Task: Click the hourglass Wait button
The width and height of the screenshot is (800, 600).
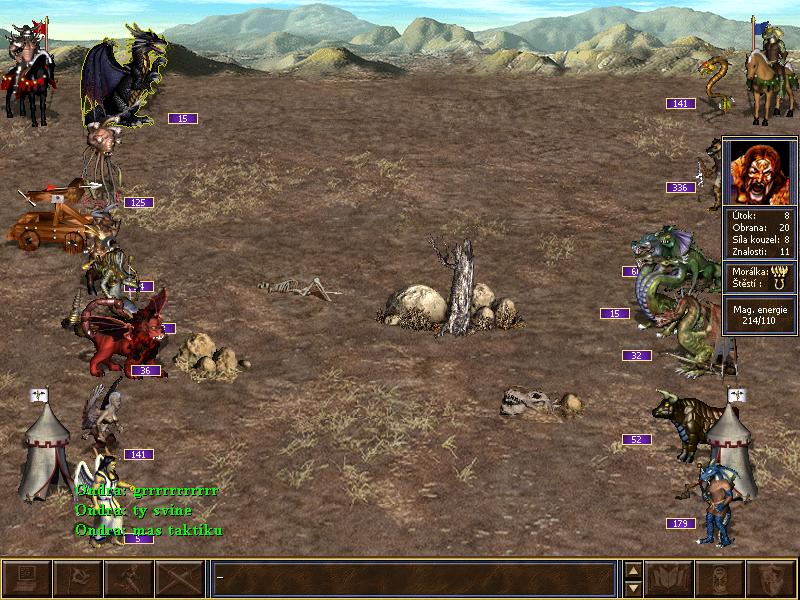Action: click(x=720, y=579)
